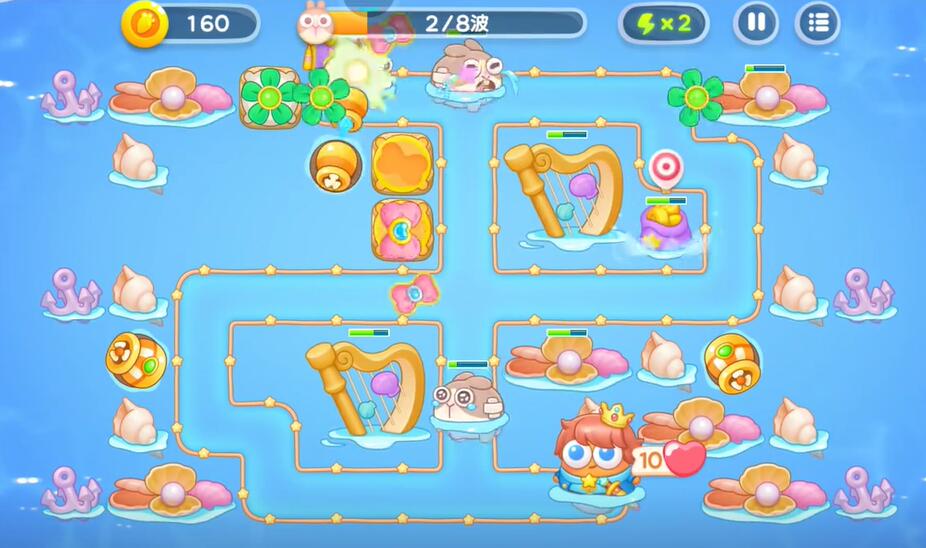Toggle the x2 speed button
This screenshot has height=548, width=926.
click(663, 23)
